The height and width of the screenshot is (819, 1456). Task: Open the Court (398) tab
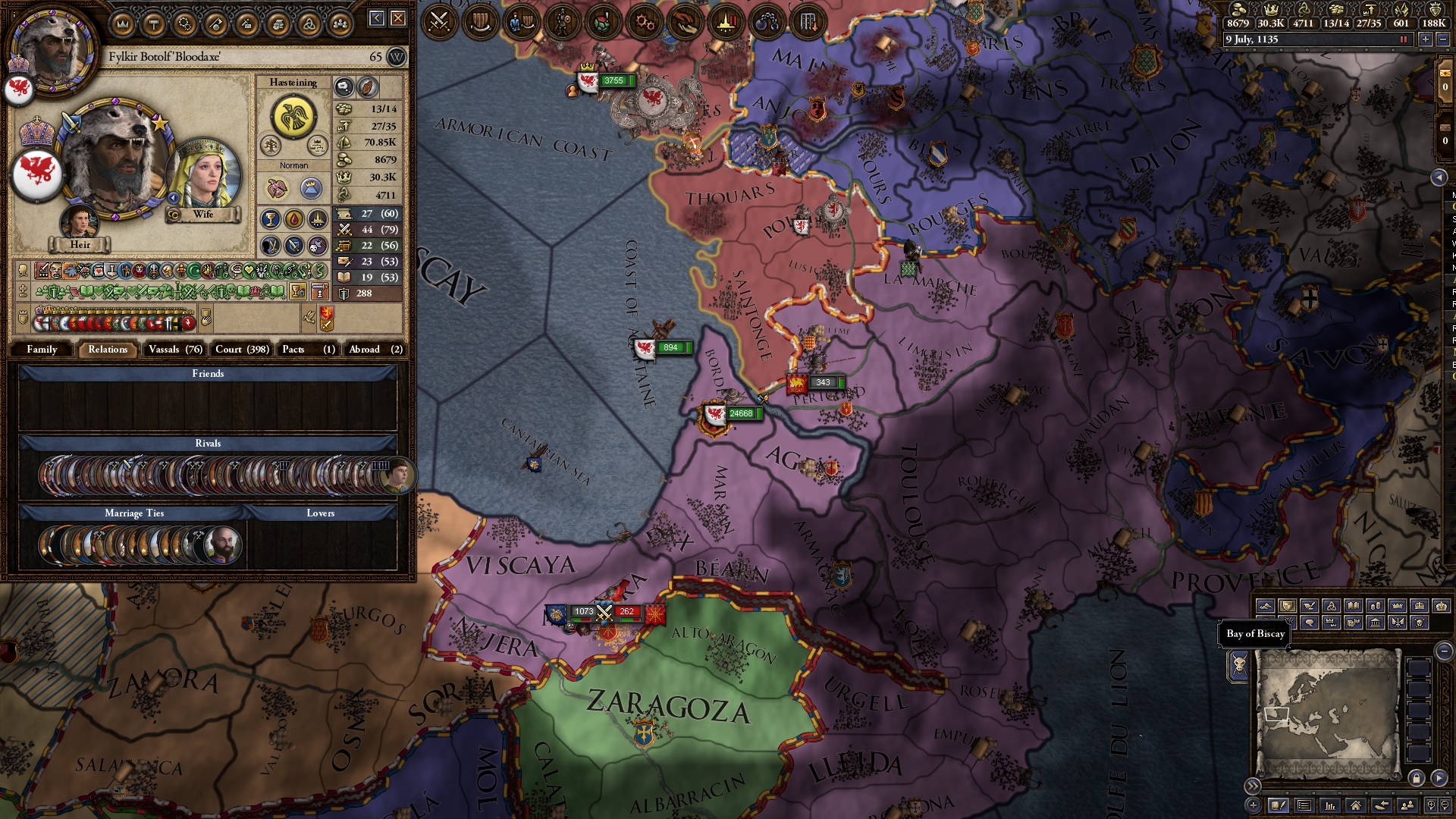tap(240, 350)
